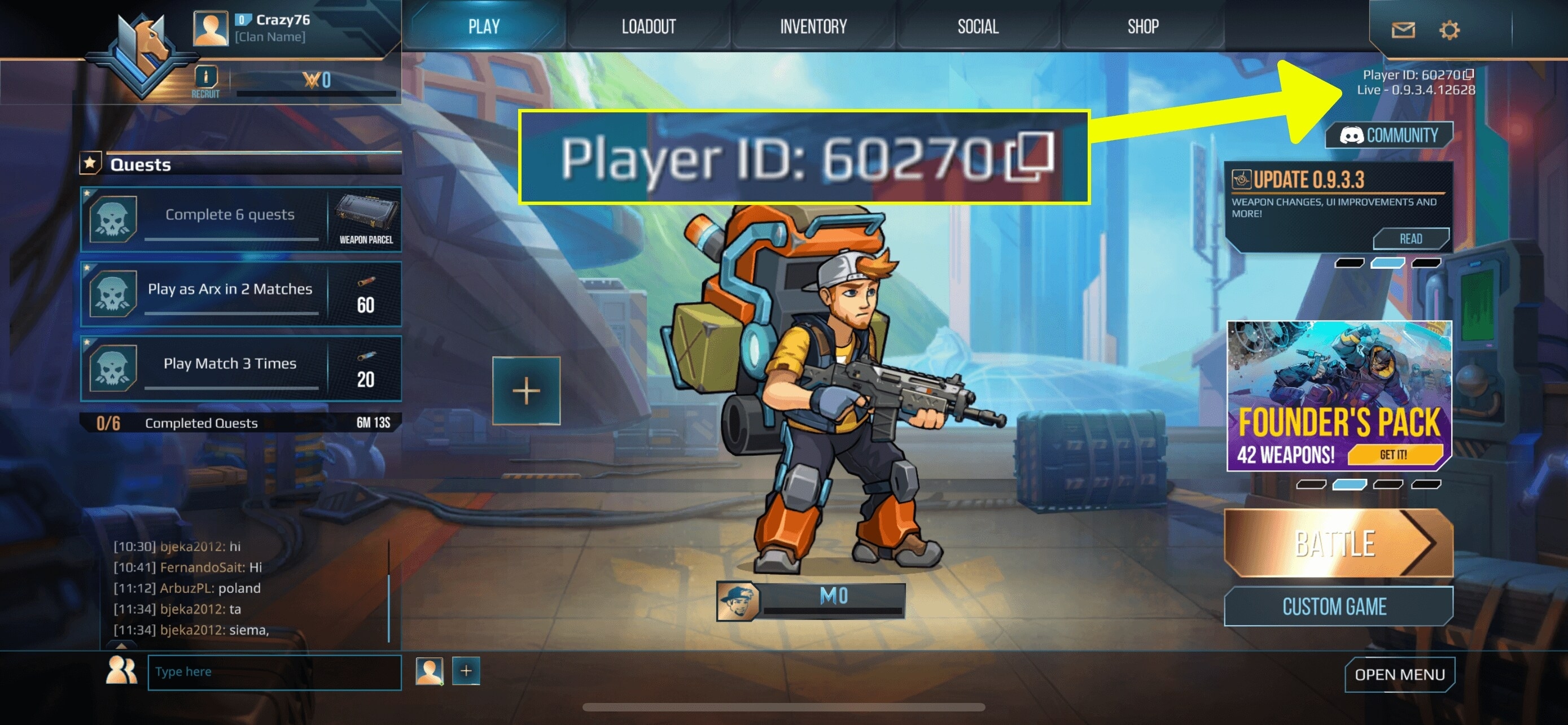Expand chat history with the small up arrow
The image size is (1568, 725).
coord(121,647)
